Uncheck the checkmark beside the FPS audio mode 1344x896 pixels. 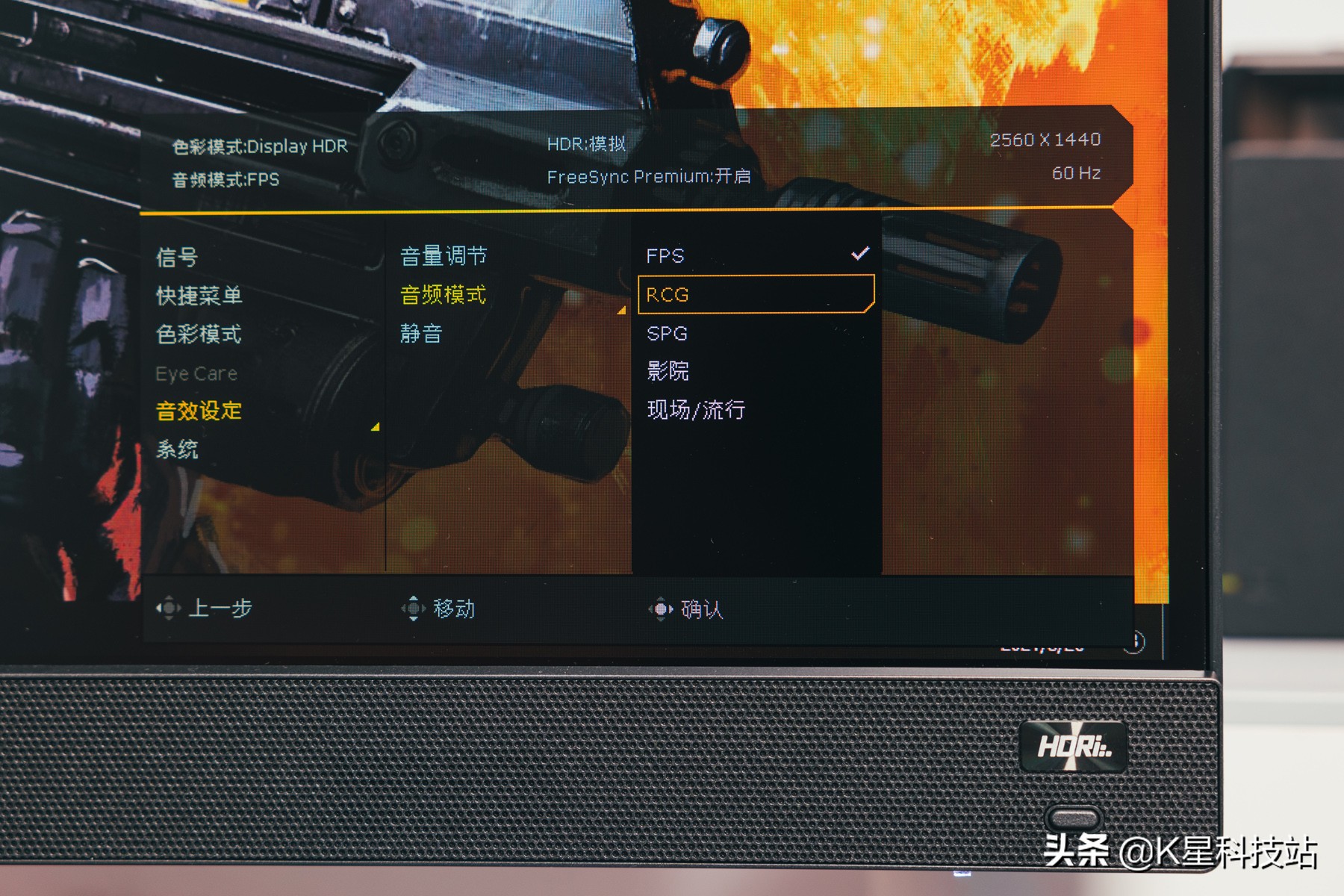click(x=860, y=255)
